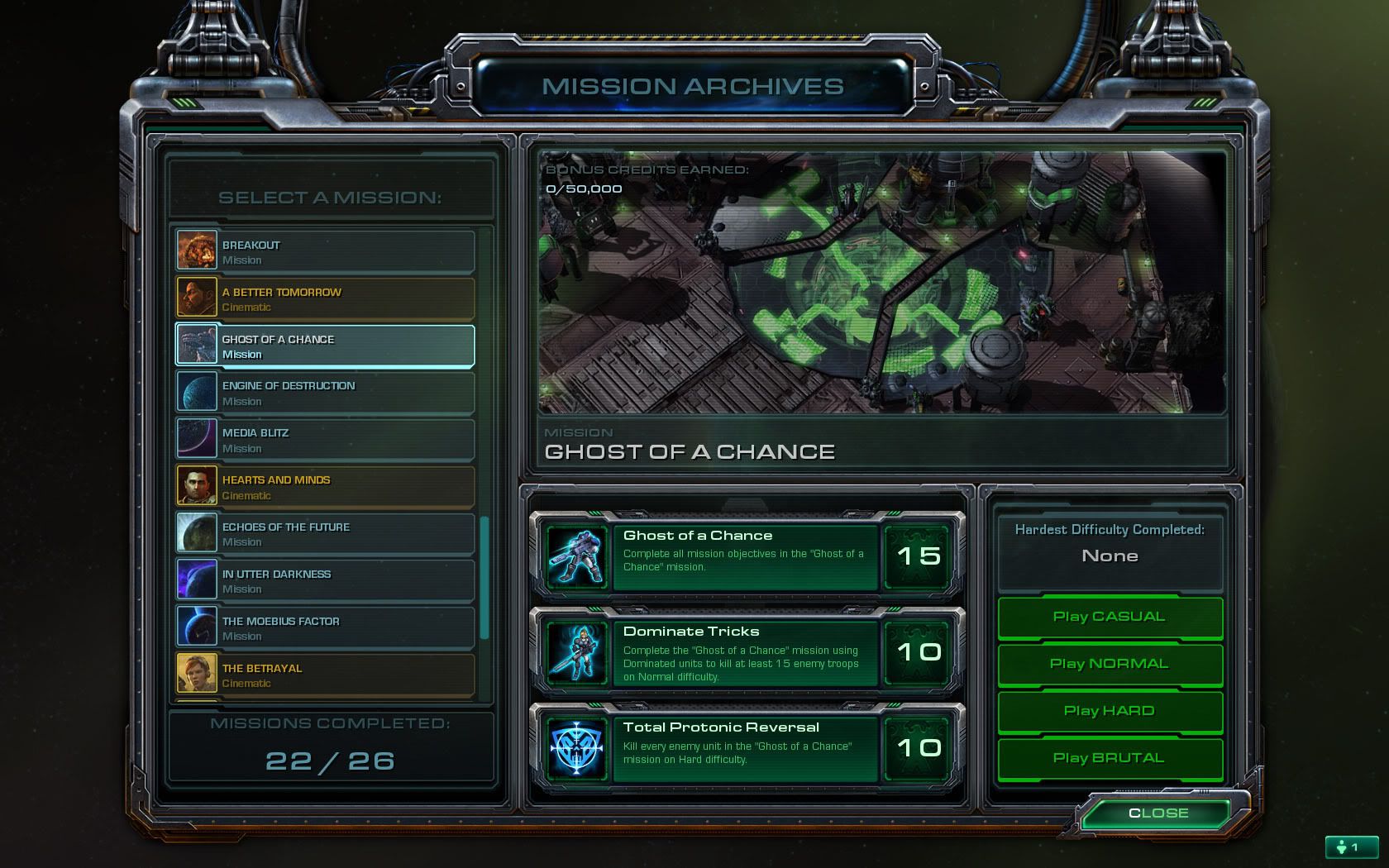Viewport: 1389px width, 868px height.
Task: Choose The Betrayal cinematic
Action: click(325, 675)
